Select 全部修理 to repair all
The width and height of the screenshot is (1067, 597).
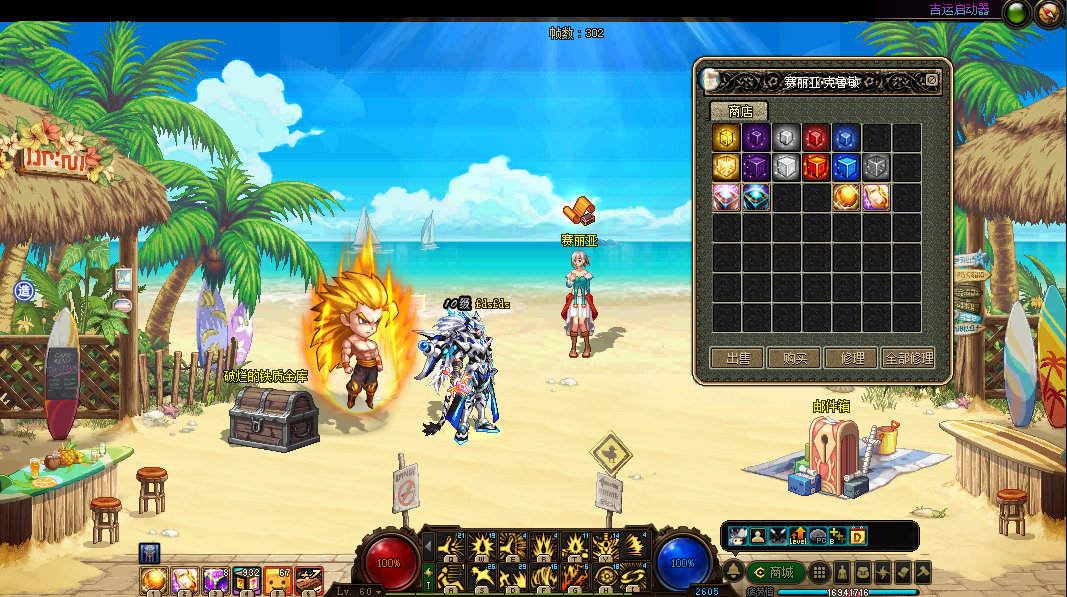[908, 358]
